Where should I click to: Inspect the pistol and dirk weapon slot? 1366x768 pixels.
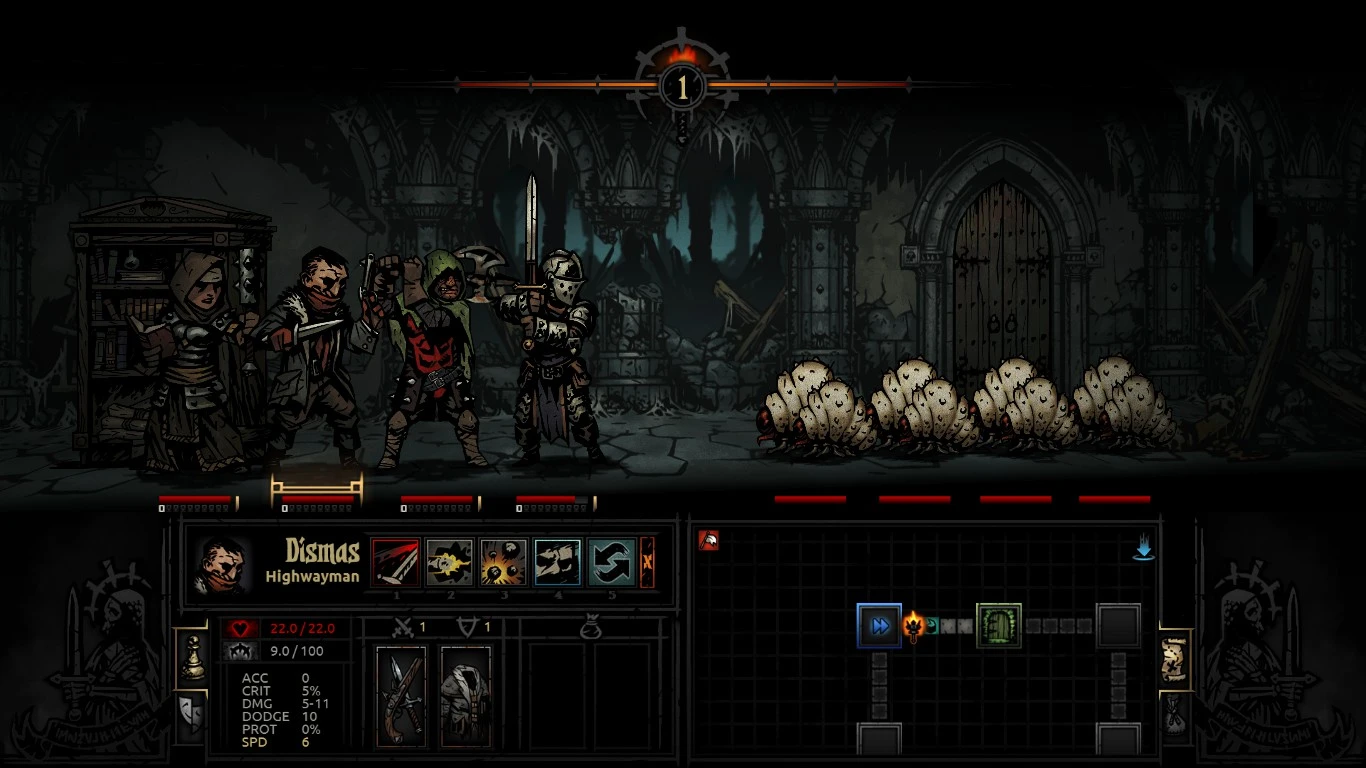click(401, 696)
